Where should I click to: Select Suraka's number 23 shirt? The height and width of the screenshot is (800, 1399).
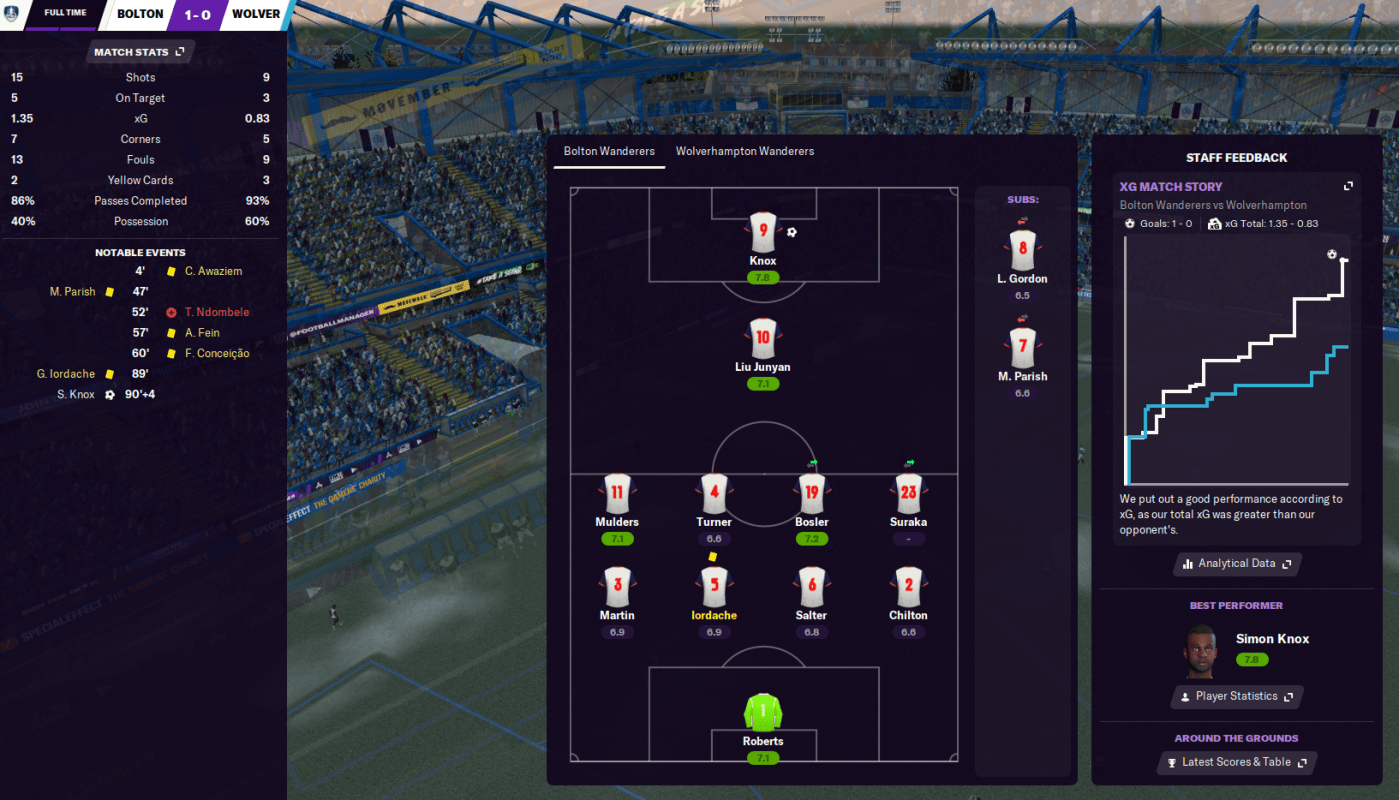click(908, 492)
